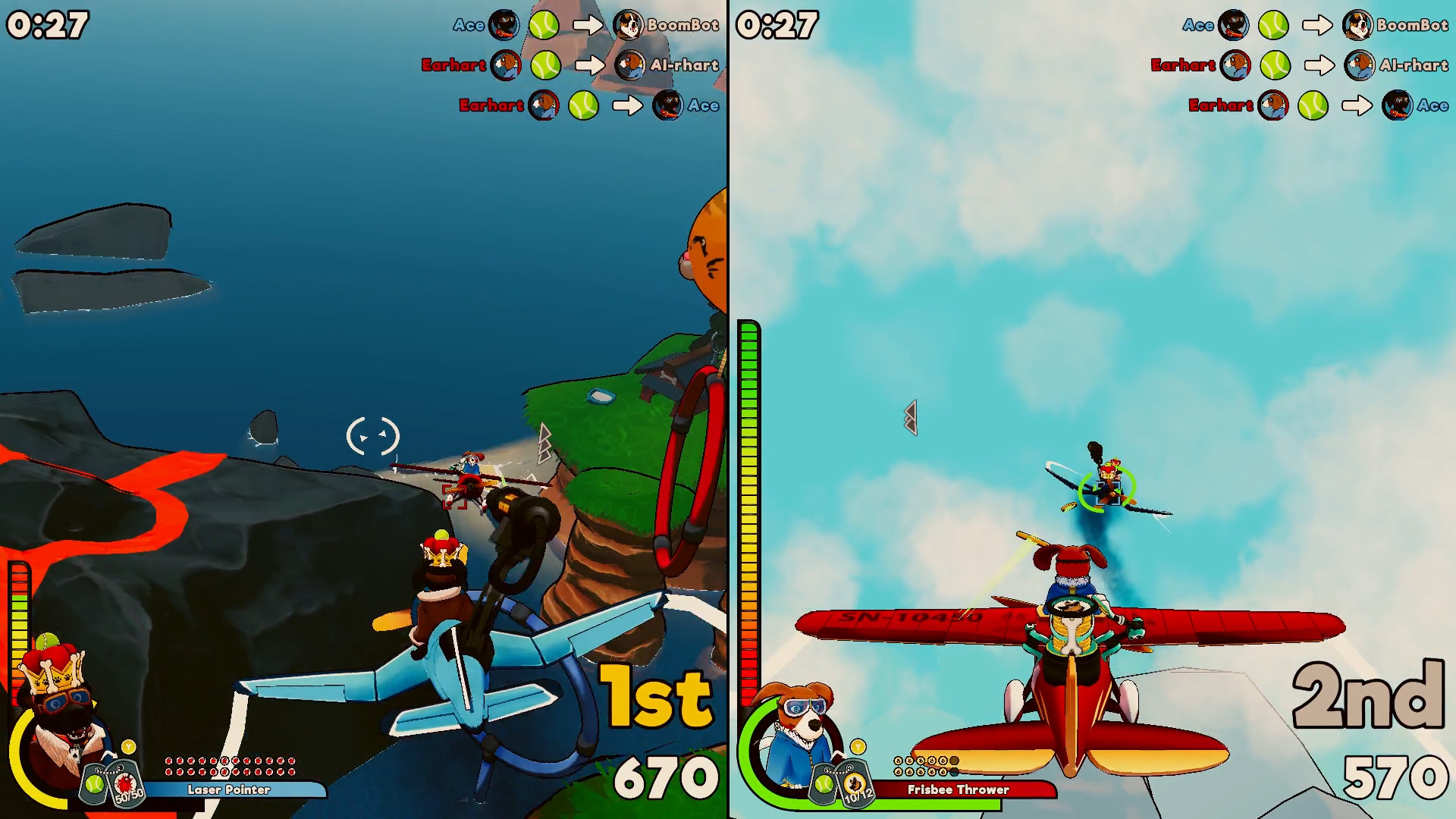
Task: Click the white arrow pointing to Ace
Action: pyautogui.click(x=626, y=105)
